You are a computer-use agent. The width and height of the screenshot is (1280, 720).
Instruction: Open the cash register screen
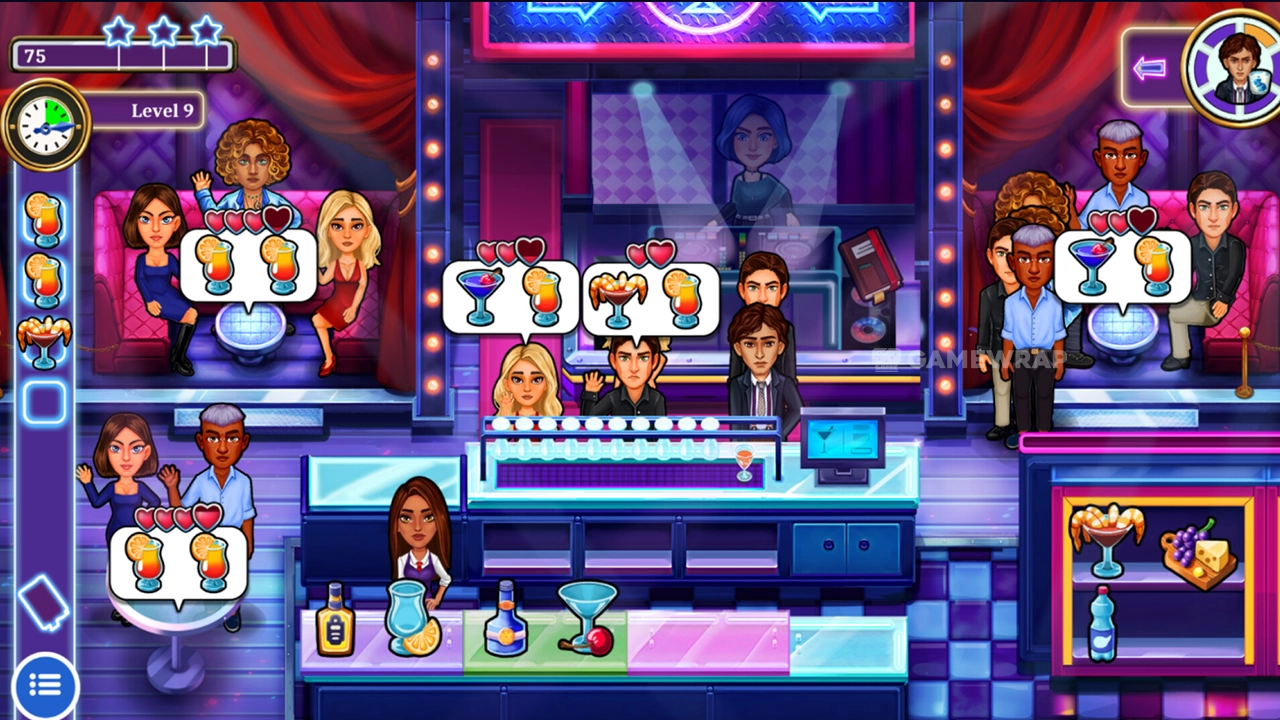(x=843, y=441)
